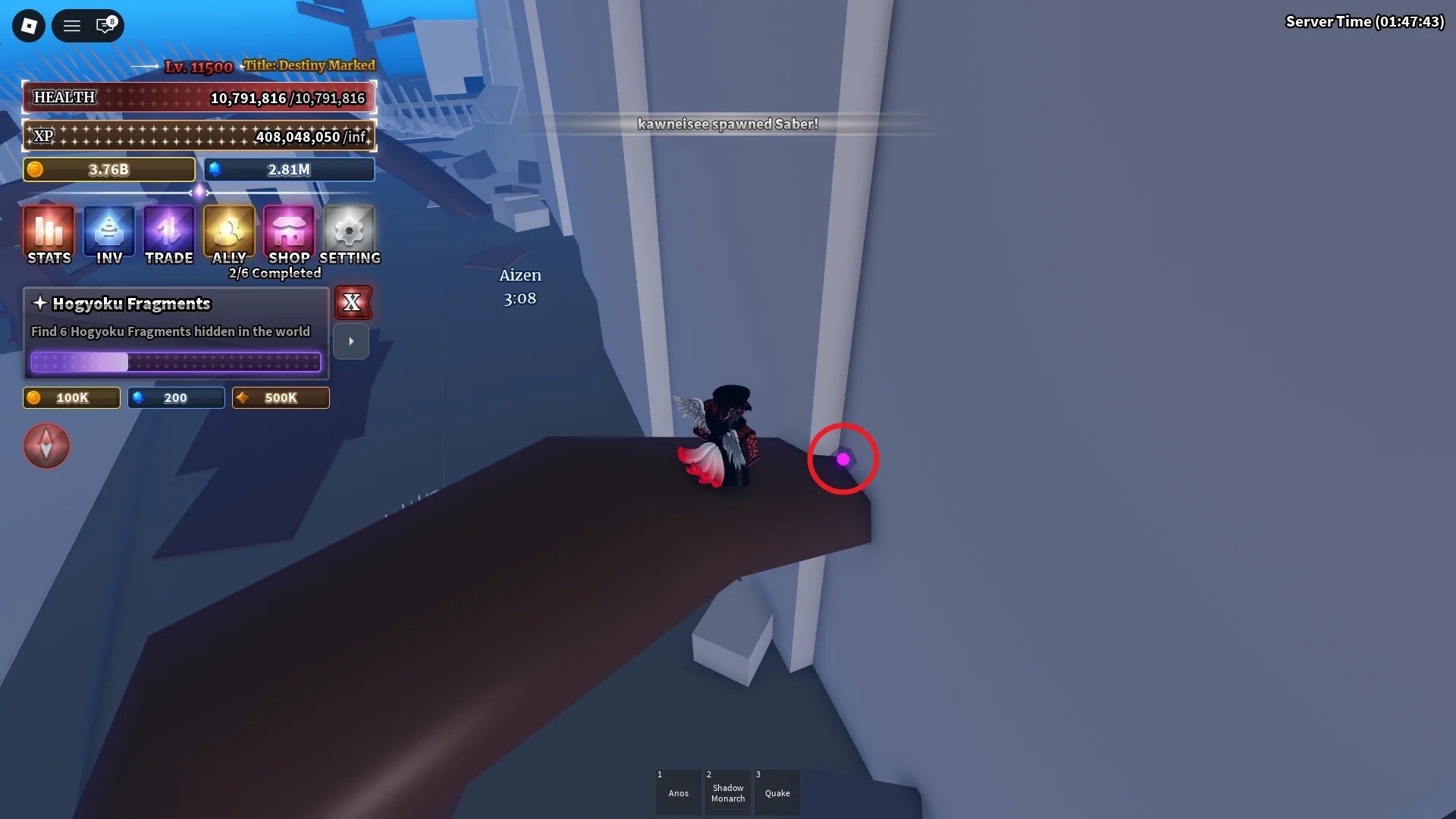Click the gold coin balance display
Image resolution: width=1456 pixels, height=819 pixels.
tap(108, 169)
